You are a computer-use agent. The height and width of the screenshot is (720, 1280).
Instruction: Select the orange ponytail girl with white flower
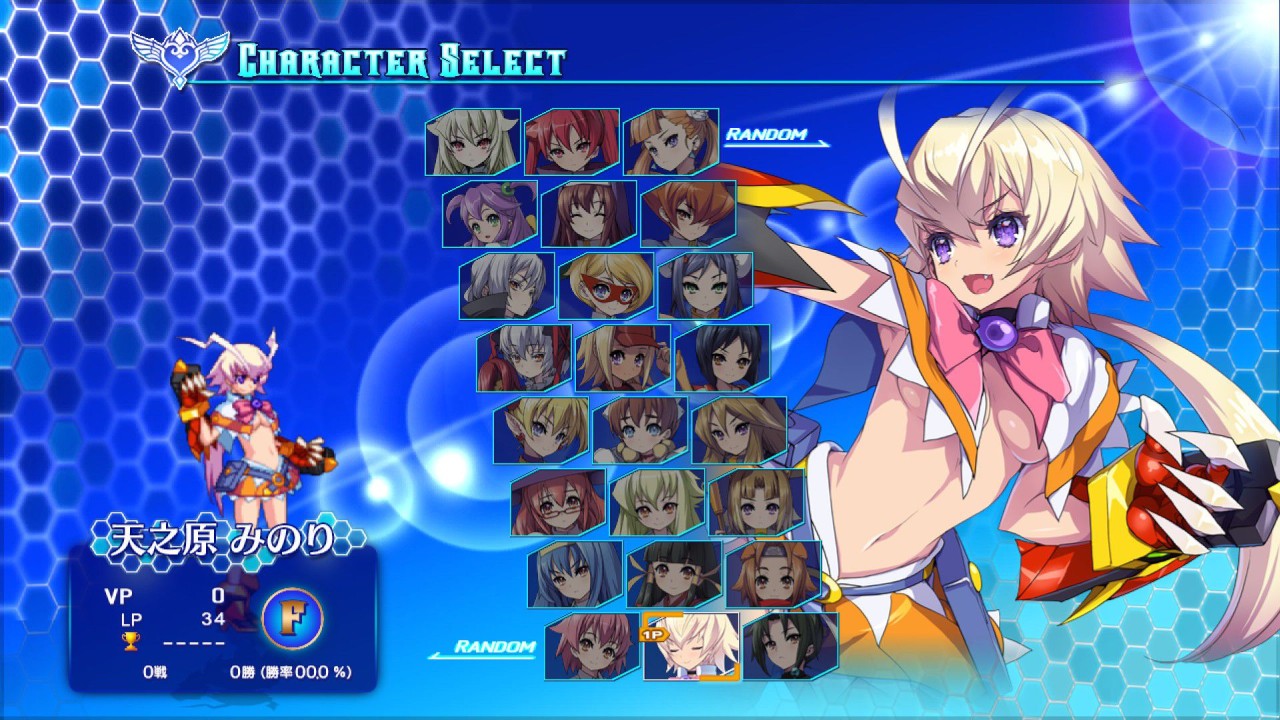pyautogui.click(x=671, y=142)
